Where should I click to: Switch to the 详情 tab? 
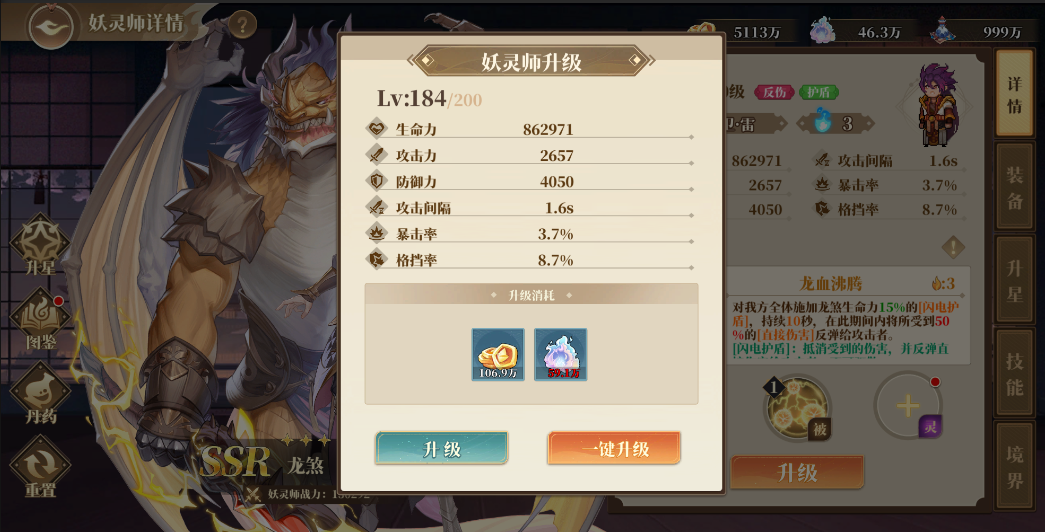point(1014,93)
